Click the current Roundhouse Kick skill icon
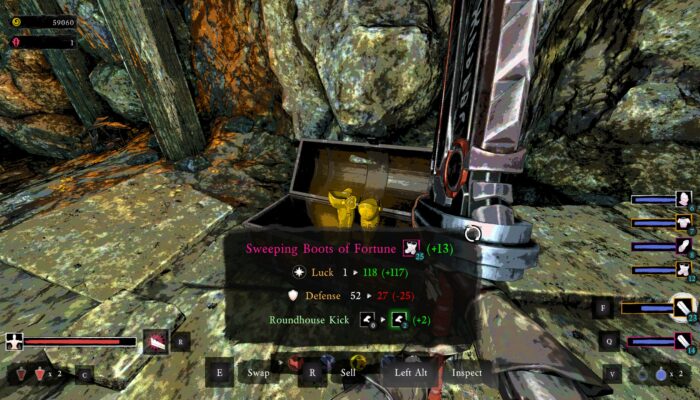Viewport: 700px width, 400px height. (x=367, y=320)
